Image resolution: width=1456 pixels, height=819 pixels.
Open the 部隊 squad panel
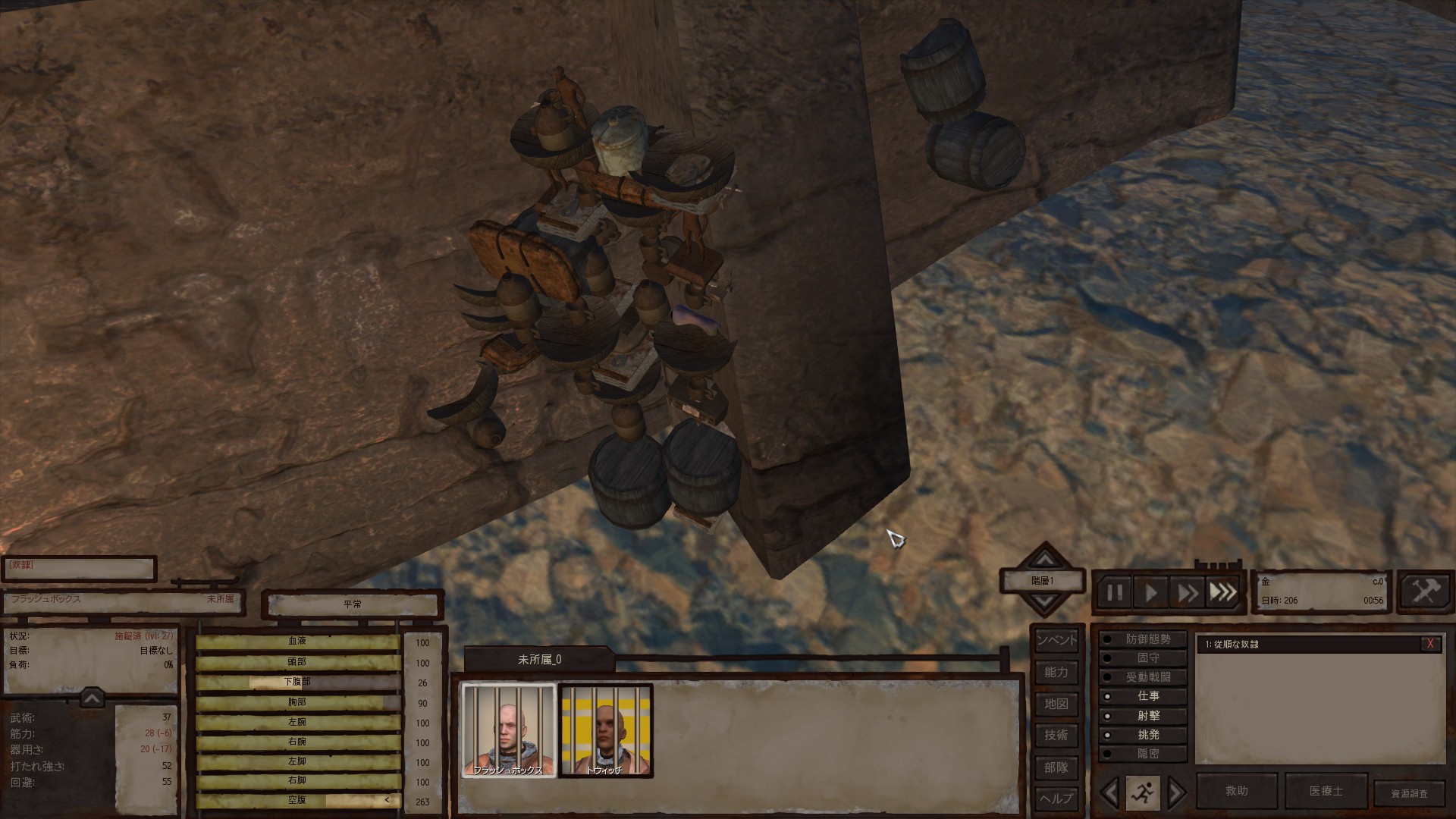point(1056,767)
